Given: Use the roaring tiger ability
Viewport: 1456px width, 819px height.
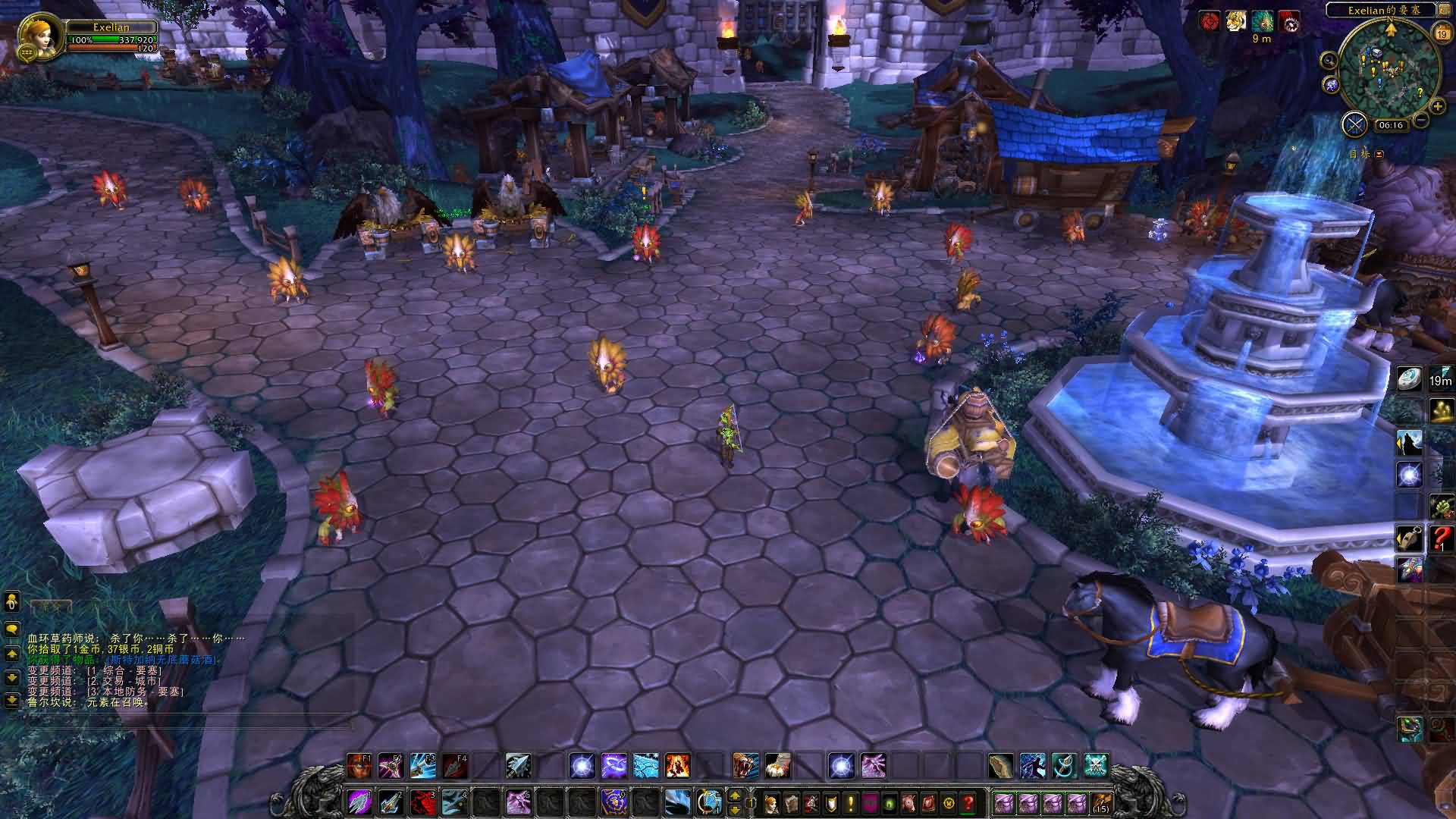Looking at the screenshot, I should pyautogui.click(x=746, y=766).
